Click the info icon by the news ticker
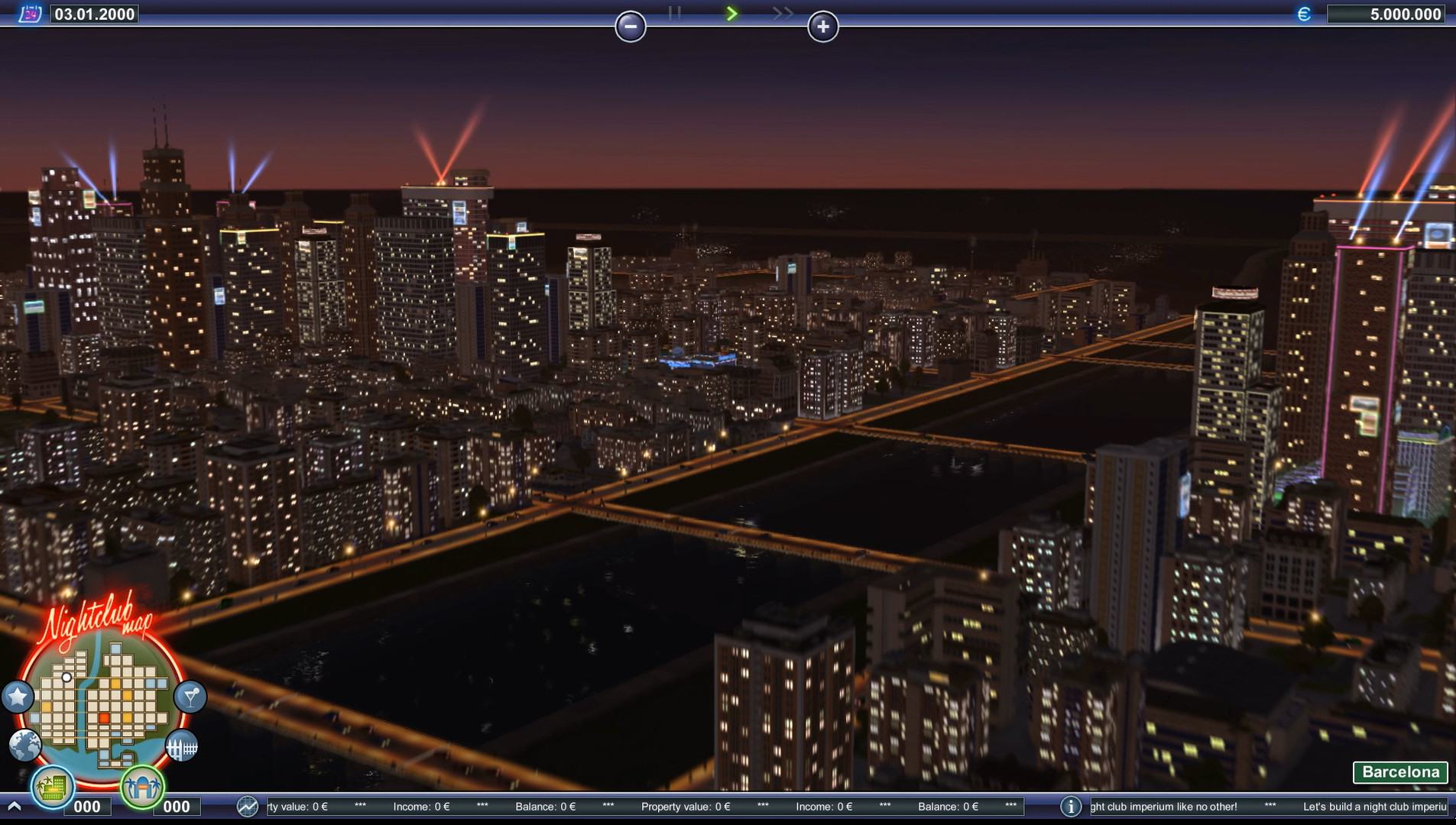Screen dimensions: 1456x825 pyautogui.click(x=1071, y=806)
